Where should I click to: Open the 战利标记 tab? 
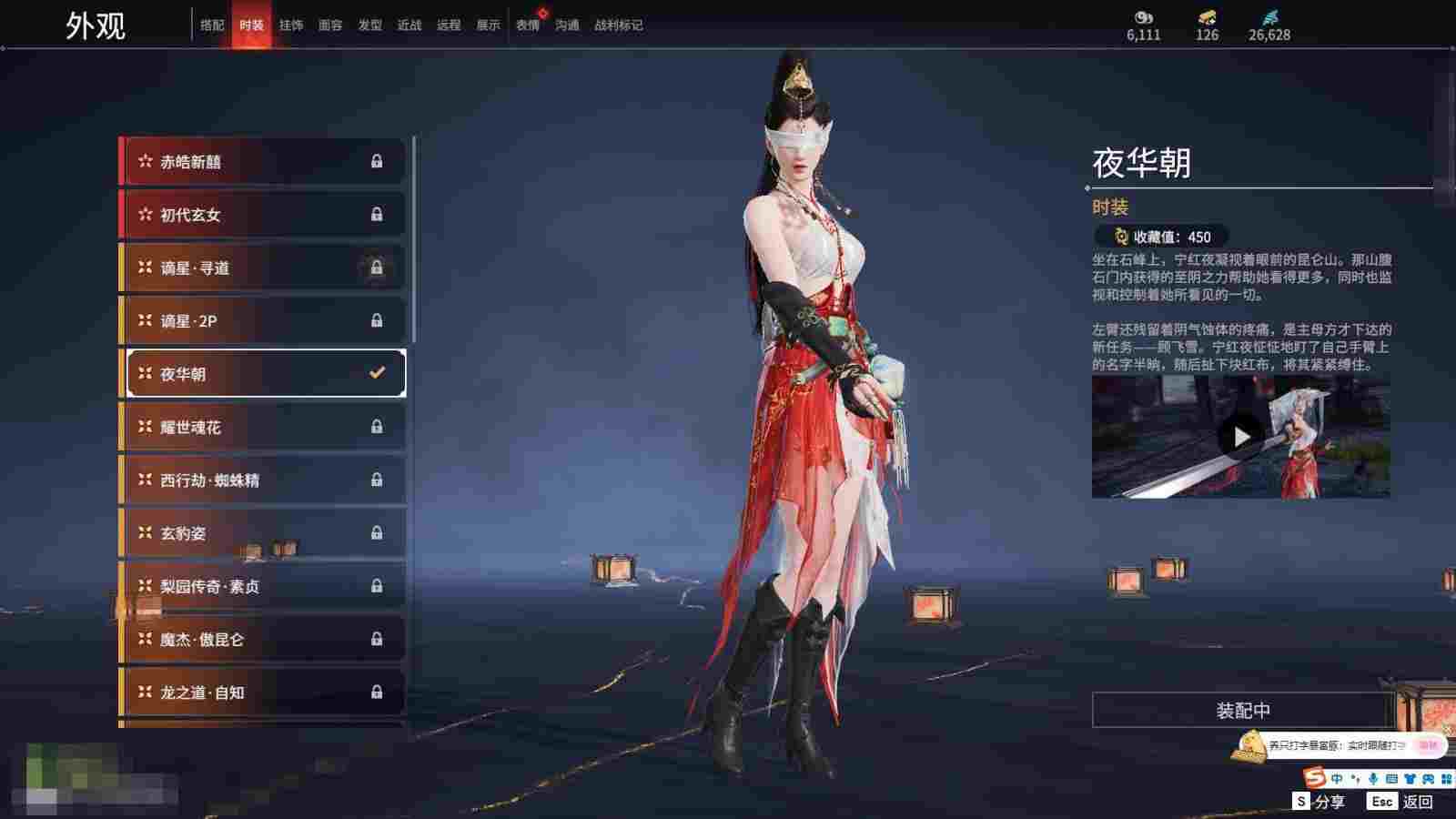point(619,25)
